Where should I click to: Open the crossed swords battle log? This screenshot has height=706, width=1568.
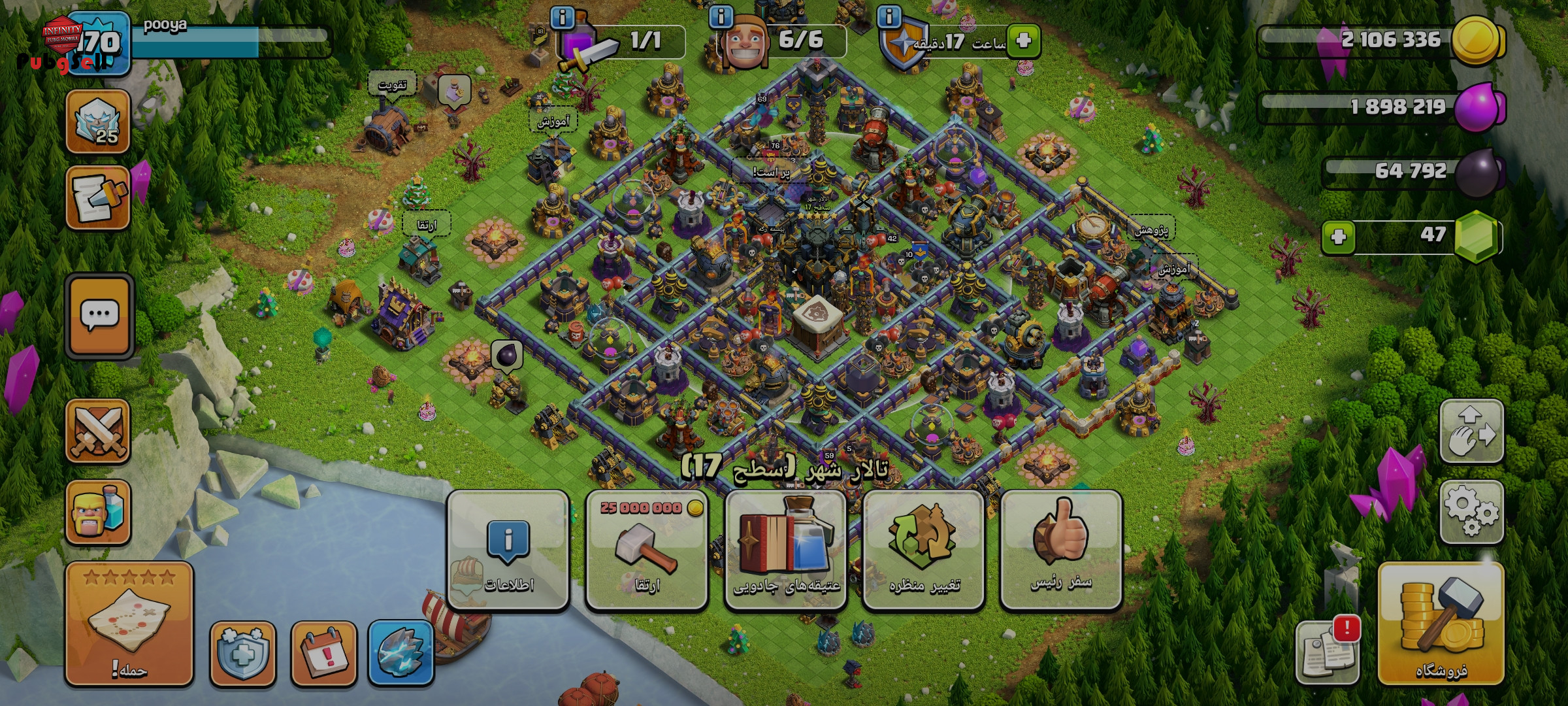tap(98, 431)
